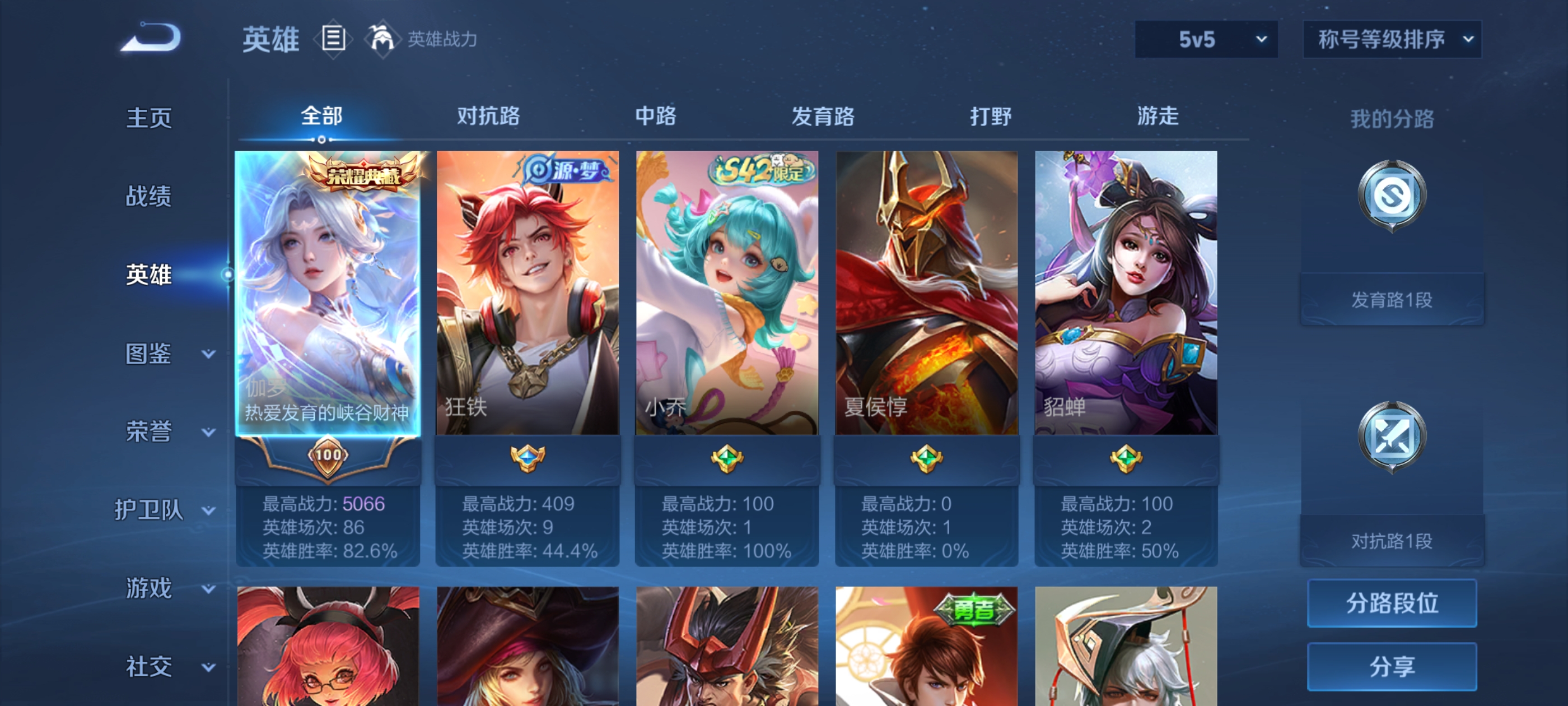The image size is (1568, 706).
Task: Click the 分路段位 button
Action: 1392,604
